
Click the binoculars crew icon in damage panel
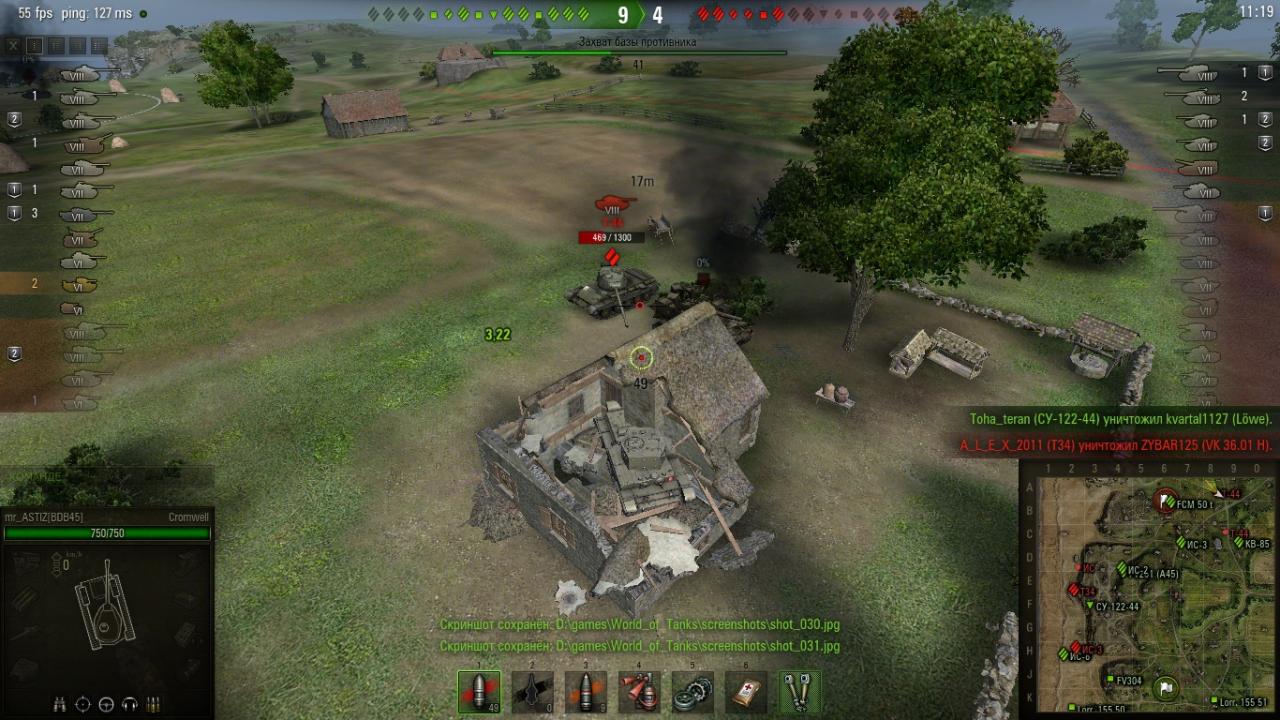click(60, 703)
